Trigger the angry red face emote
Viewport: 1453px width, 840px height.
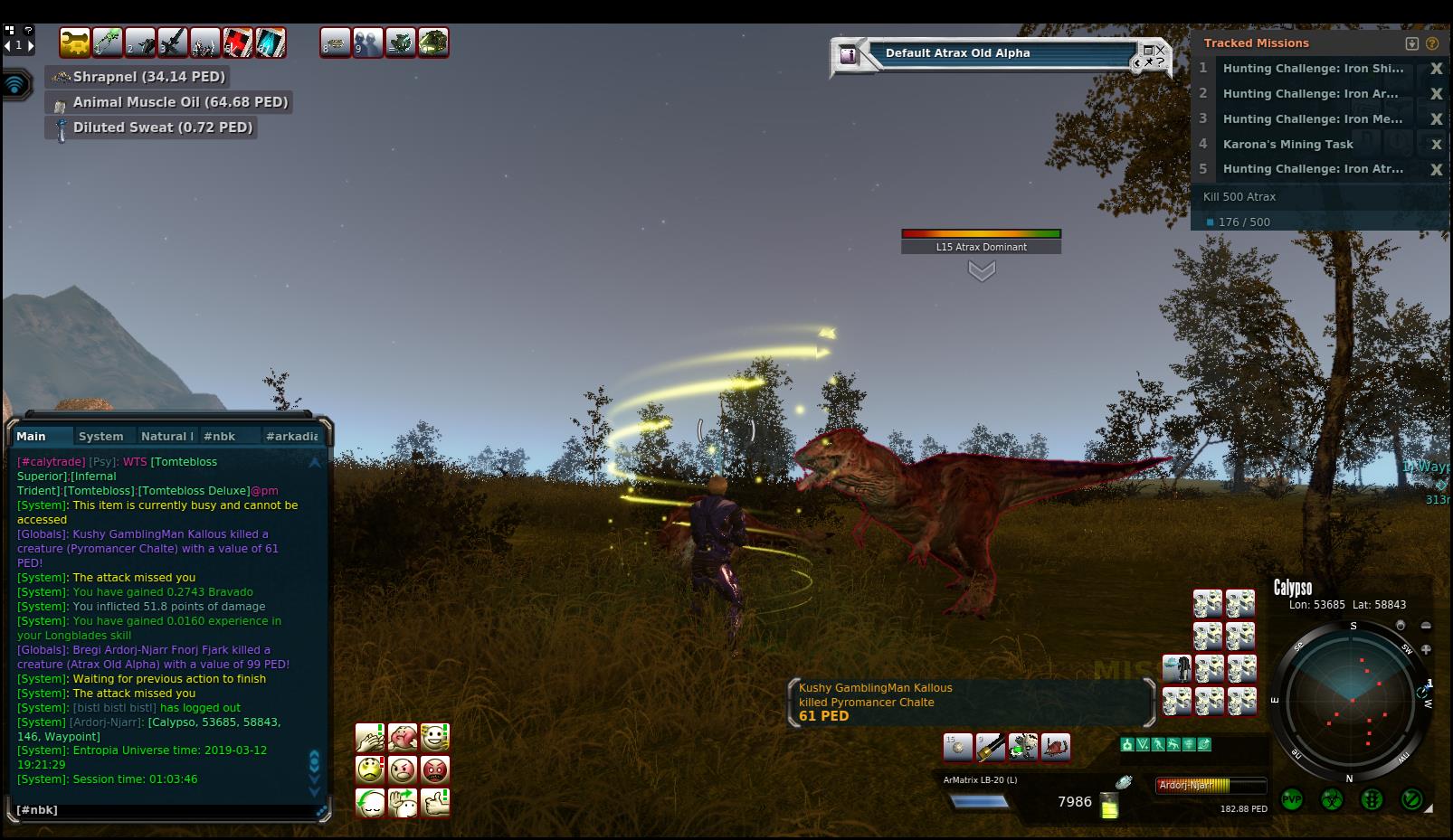(x=435, y=769)
